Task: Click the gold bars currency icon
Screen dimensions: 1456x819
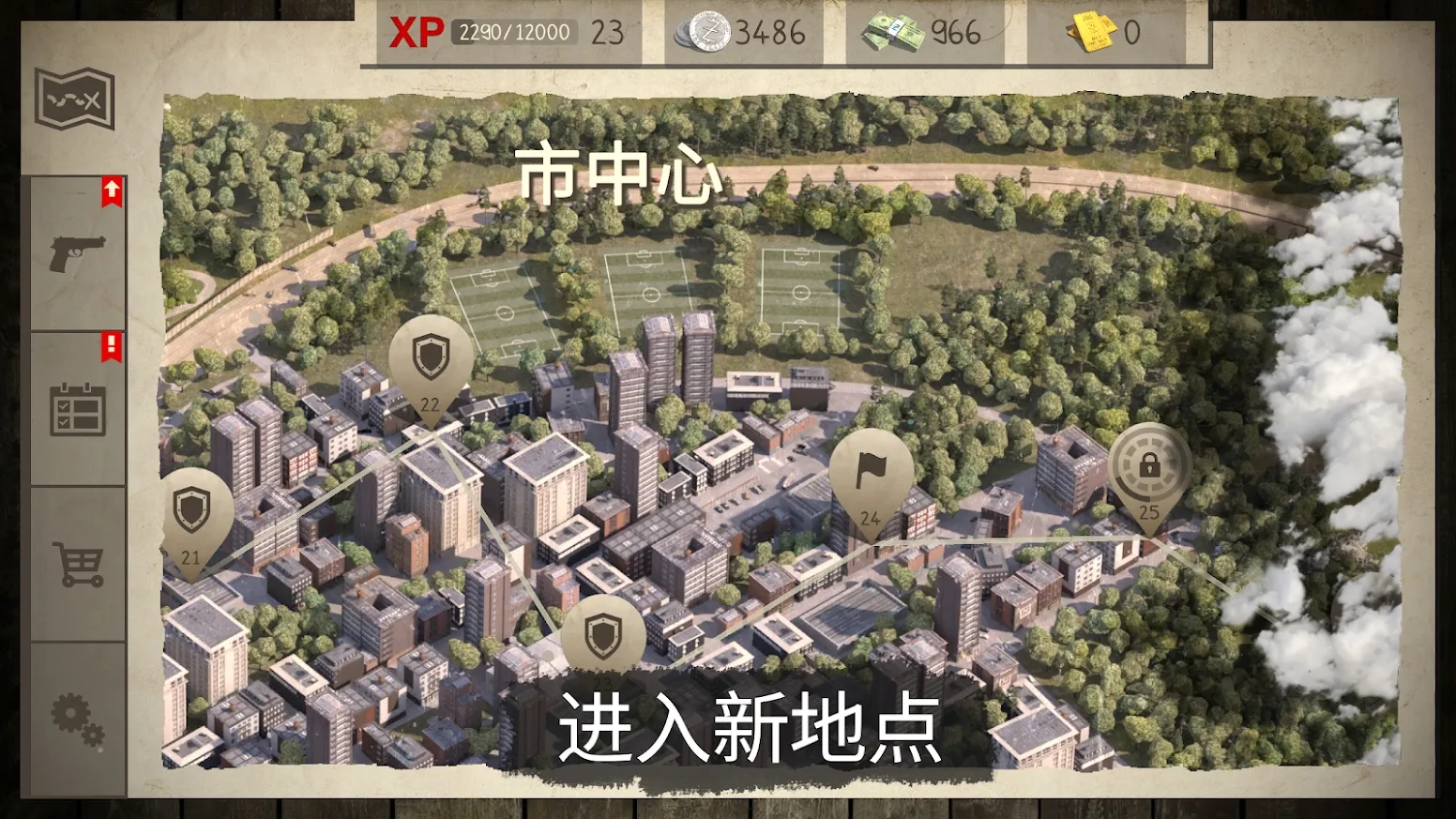Action: point(1088,33)
